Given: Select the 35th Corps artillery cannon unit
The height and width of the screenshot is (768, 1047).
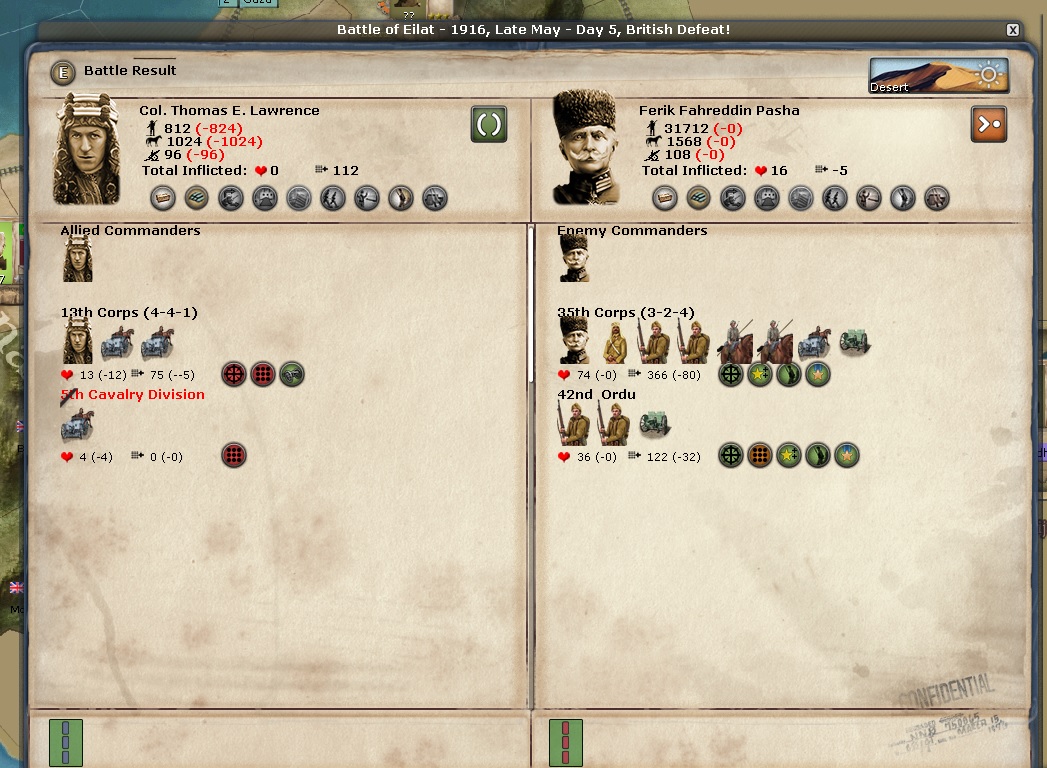Looking at the screenshot, I should (x=854, y=342).
